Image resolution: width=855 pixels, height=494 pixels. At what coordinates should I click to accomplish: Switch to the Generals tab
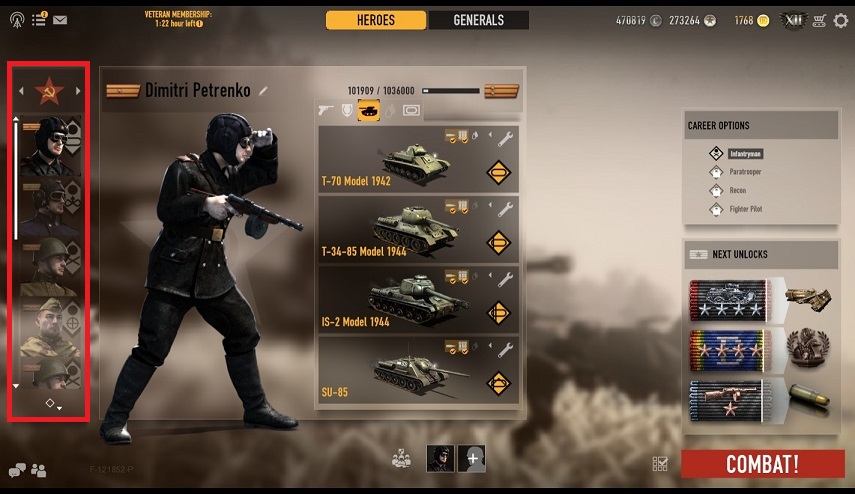[x=478, y=20]
